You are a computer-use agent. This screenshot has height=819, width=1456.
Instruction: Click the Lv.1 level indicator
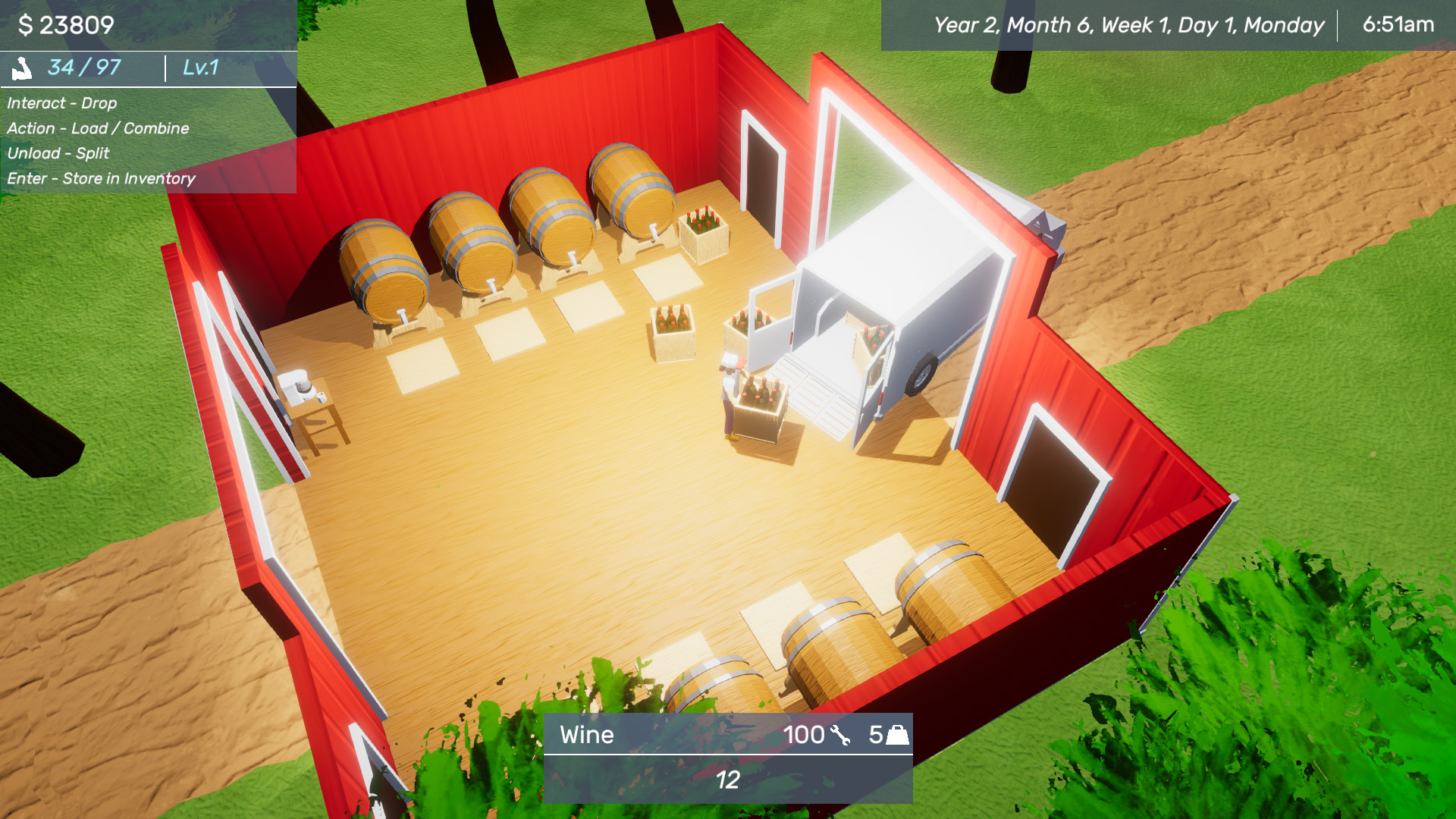[x=199, y=67]
